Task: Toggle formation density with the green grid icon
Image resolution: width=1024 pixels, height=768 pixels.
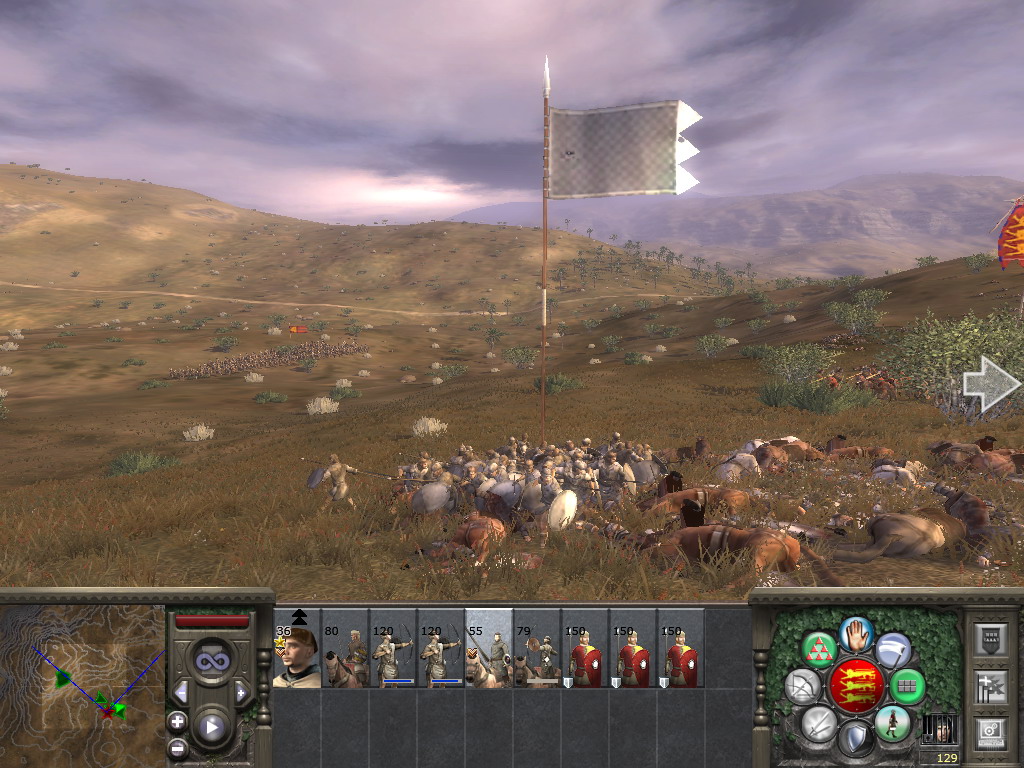Action: pos(907,686)
